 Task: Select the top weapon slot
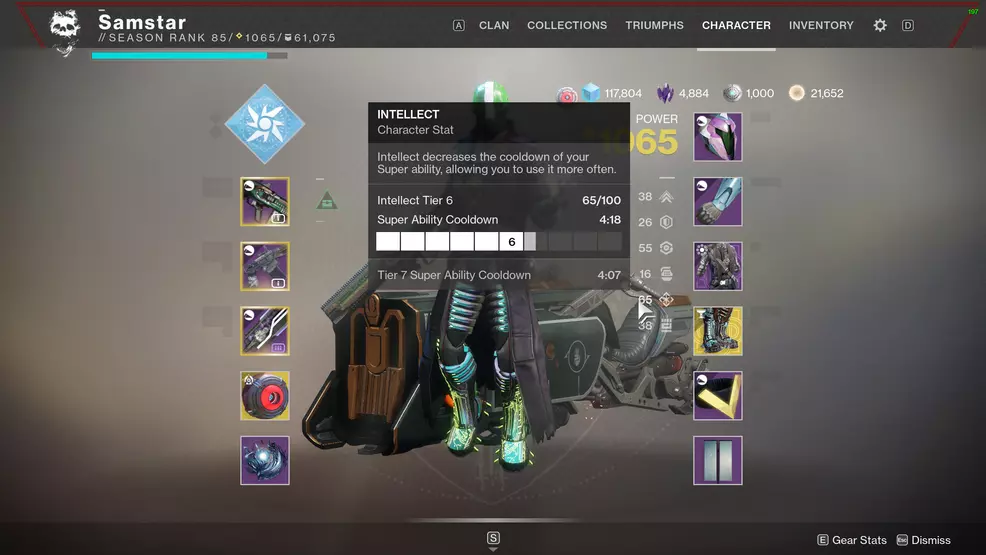265,202
